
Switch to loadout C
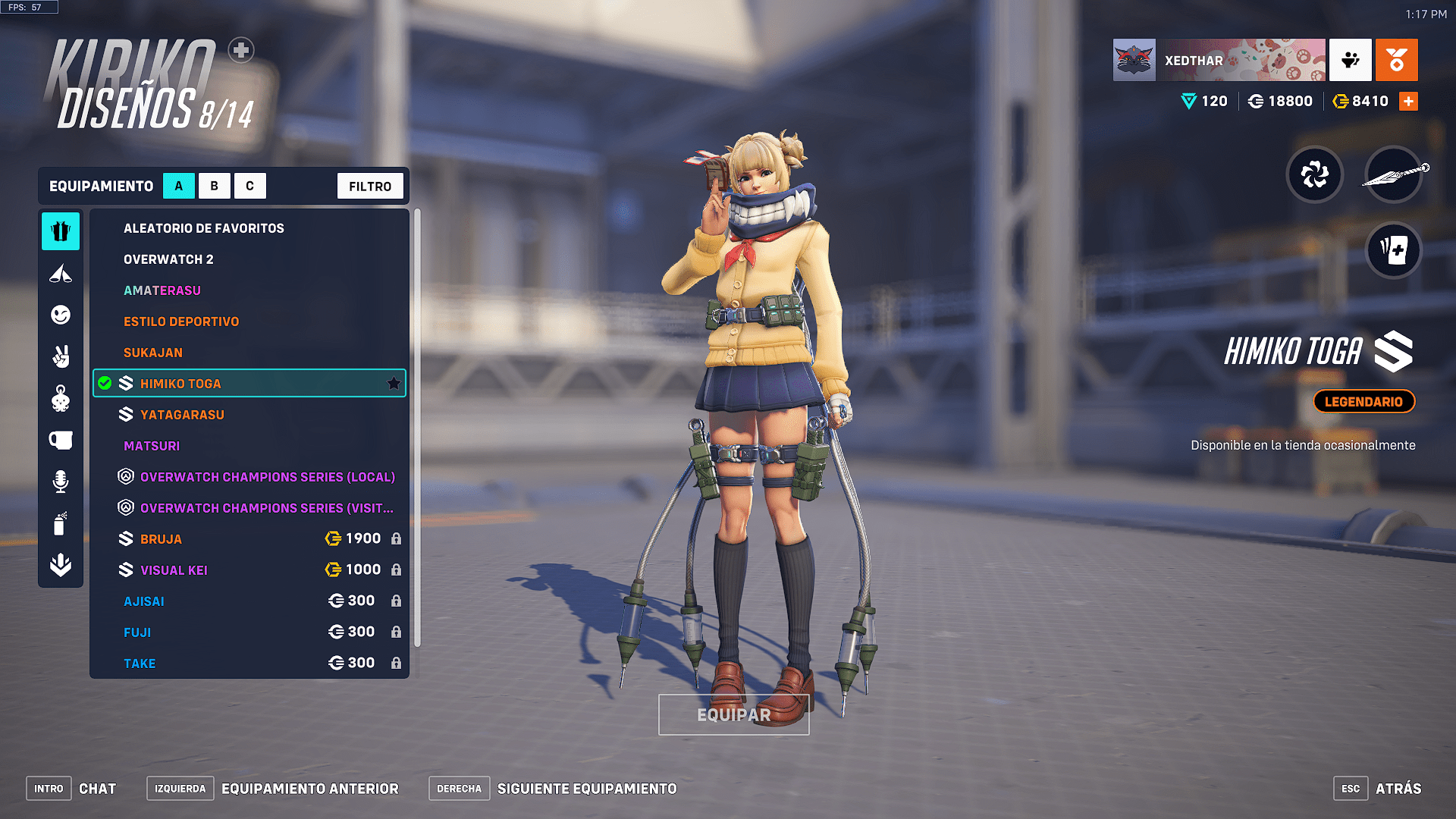(249, 186)
